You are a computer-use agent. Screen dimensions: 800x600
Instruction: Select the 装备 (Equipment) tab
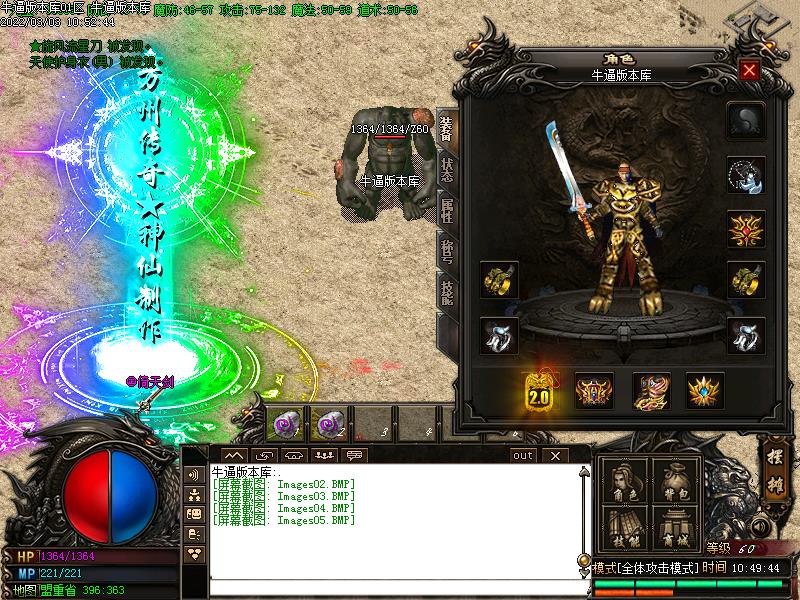tap(446, 129)
